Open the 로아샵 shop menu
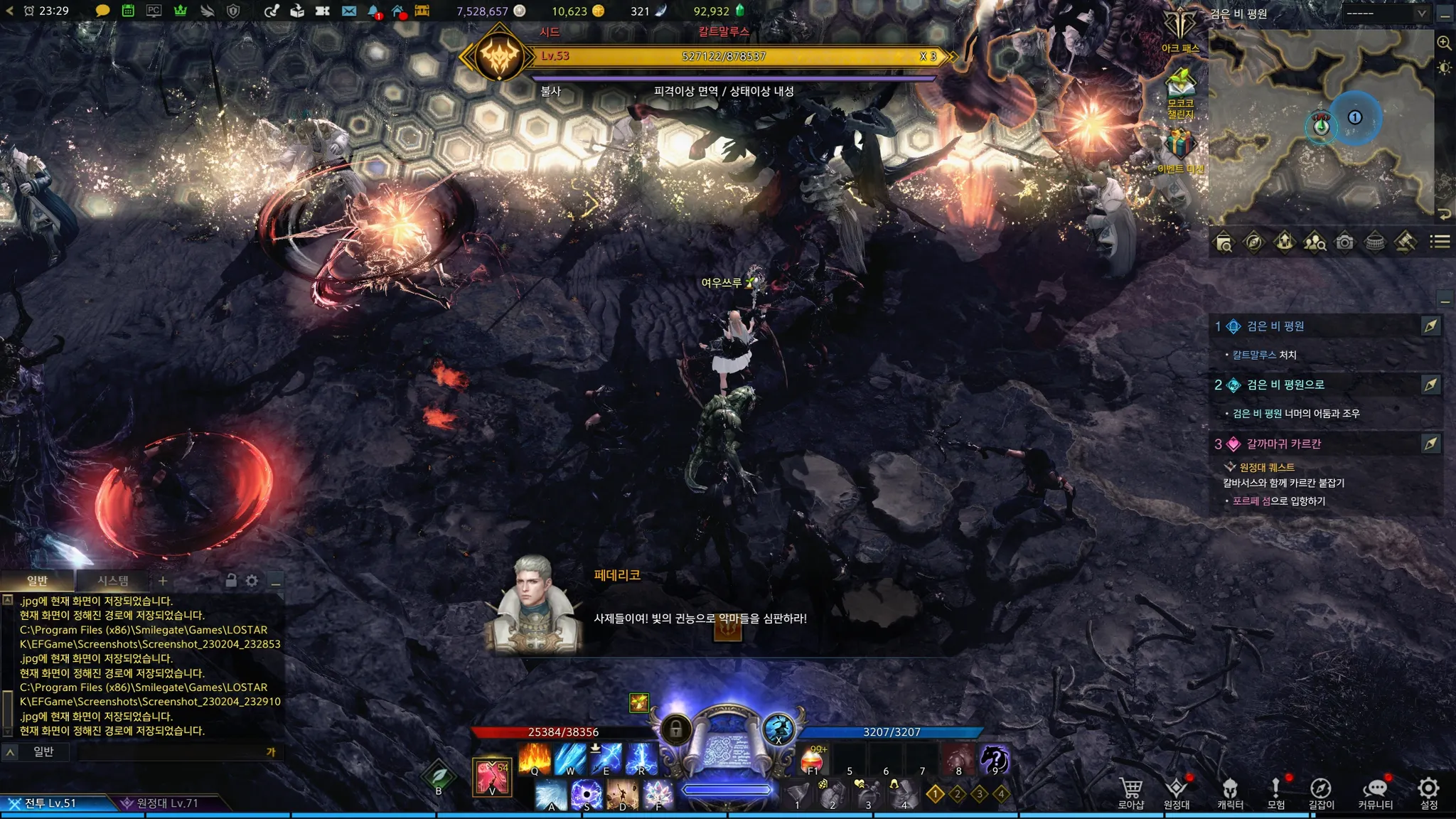Viewport: 1456px width, 819px height. coord(1130,791)
